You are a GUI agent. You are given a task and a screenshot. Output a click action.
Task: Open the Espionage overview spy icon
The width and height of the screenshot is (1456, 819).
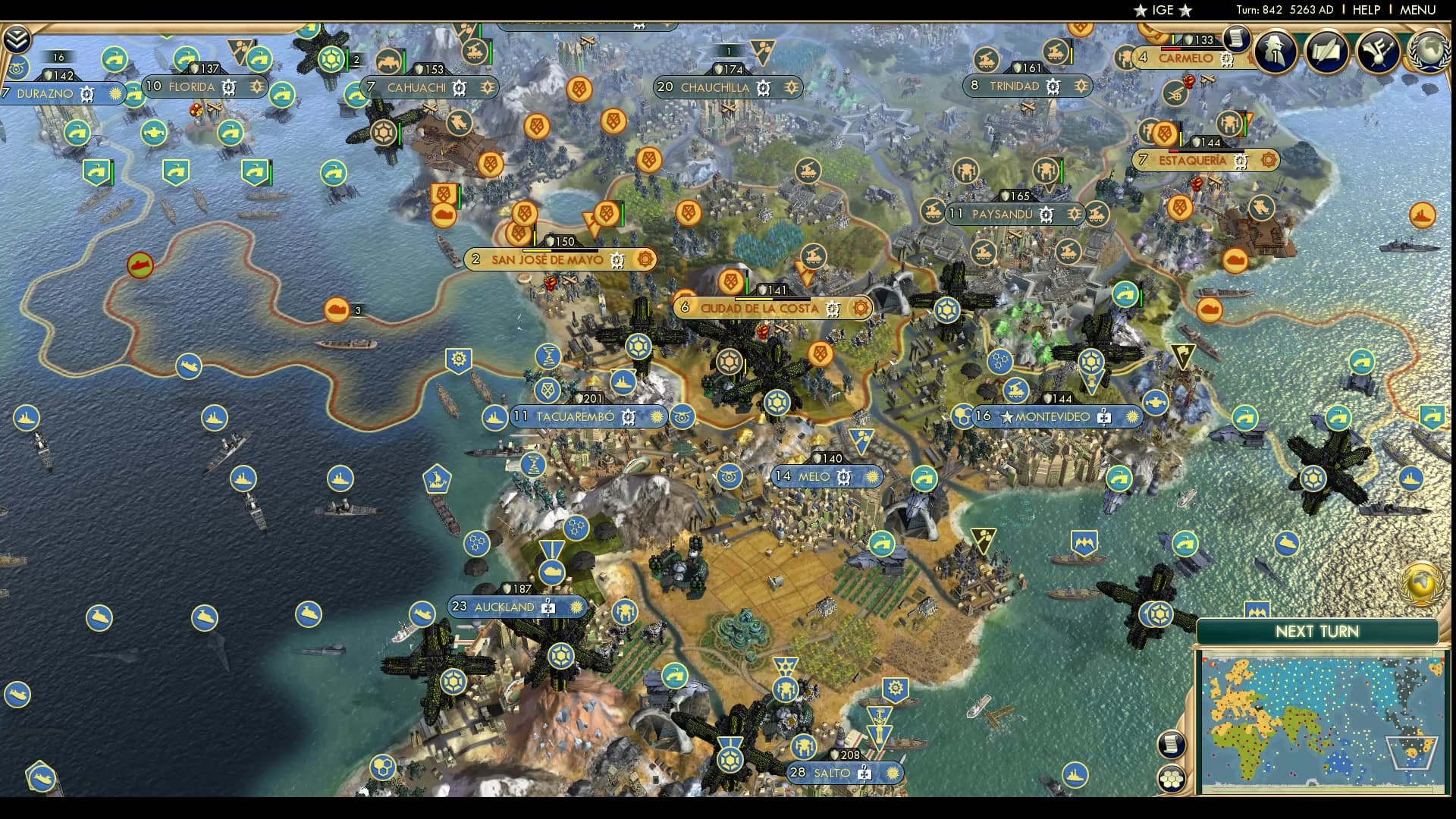click(x=1276, y=52)
